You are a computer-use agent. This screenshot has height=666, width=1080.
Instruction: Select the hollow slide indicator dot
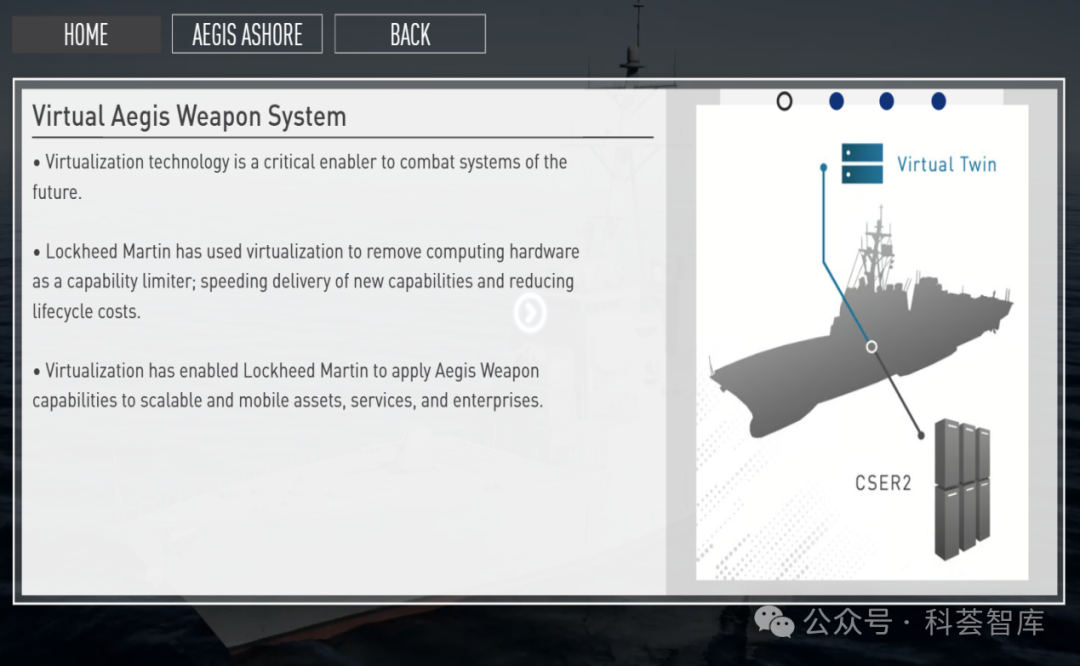pyautogui.click(x=784, y=101)
